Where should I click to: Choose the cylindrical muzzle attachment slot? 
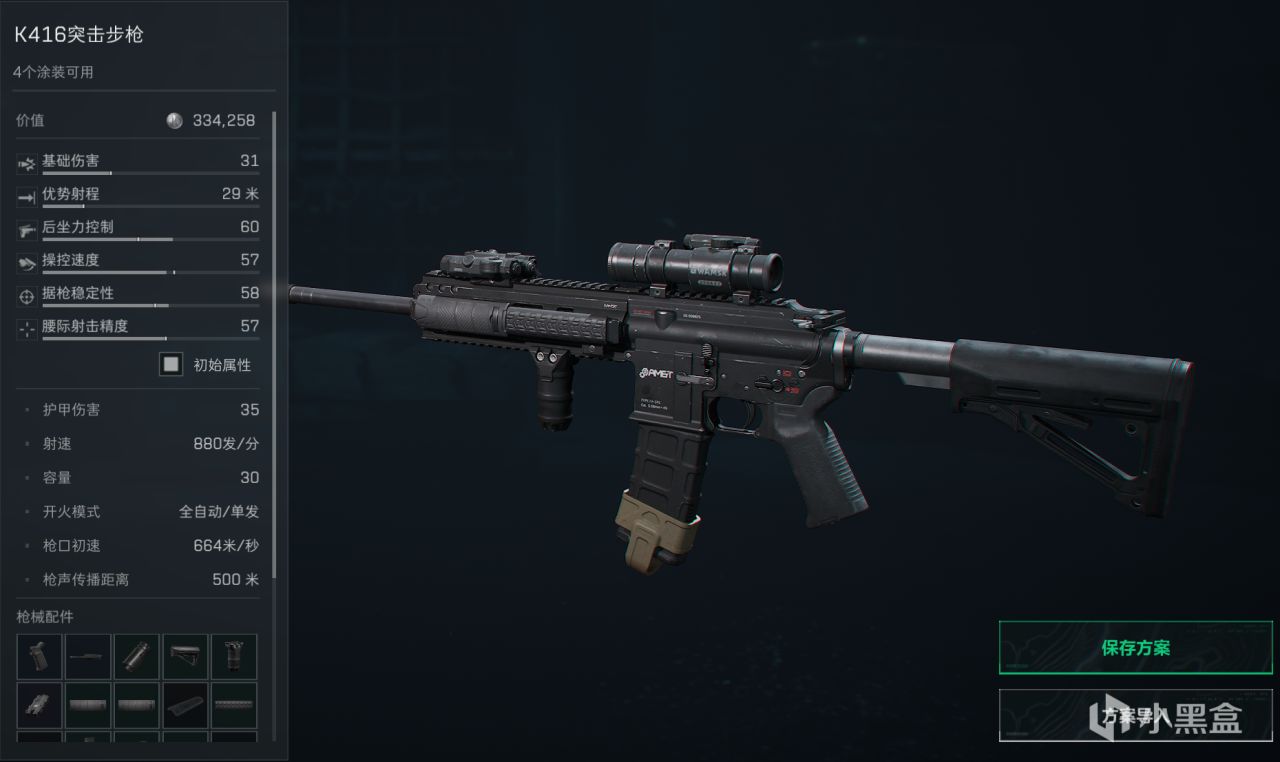(x=138, y=656)
